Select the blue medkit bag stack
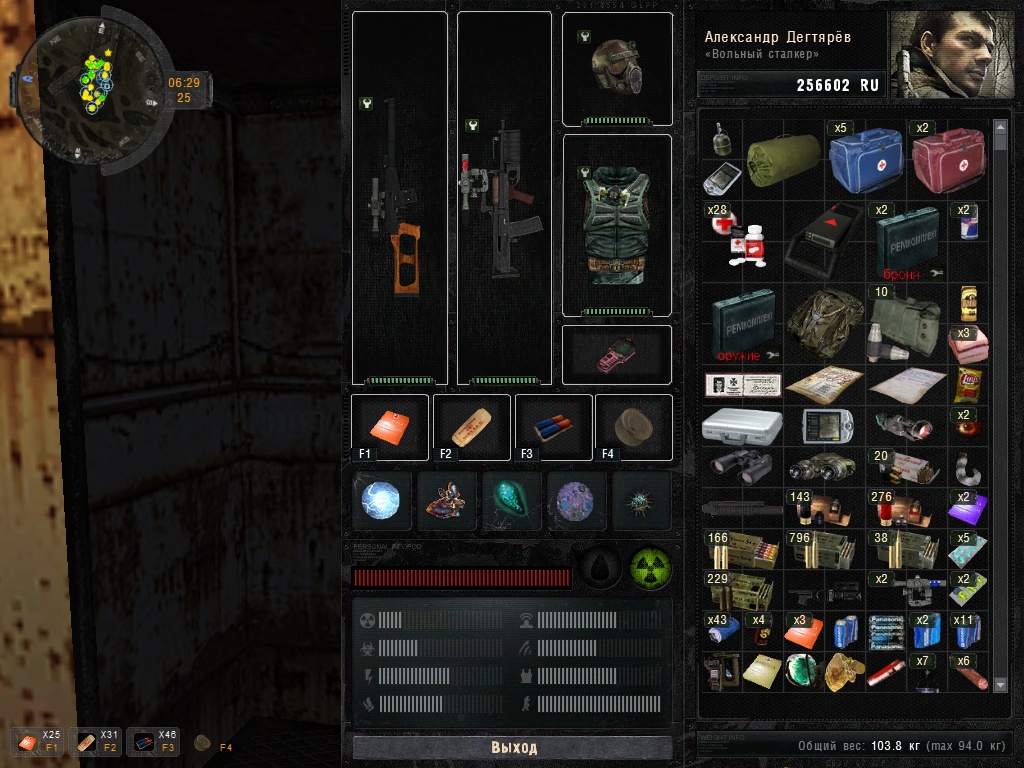 [866, 160]
